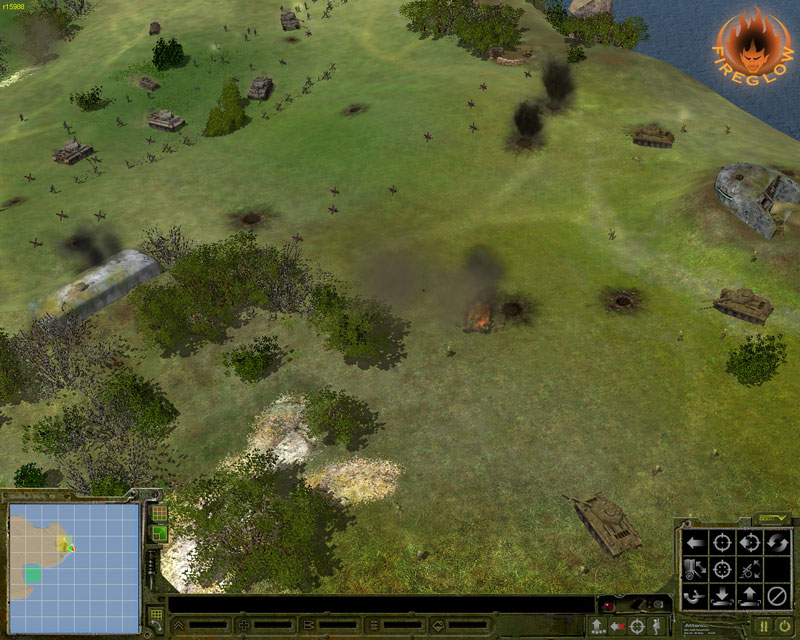Click the tow hook command icon
The height and width of the screenshot is (640, 800).
695,597
